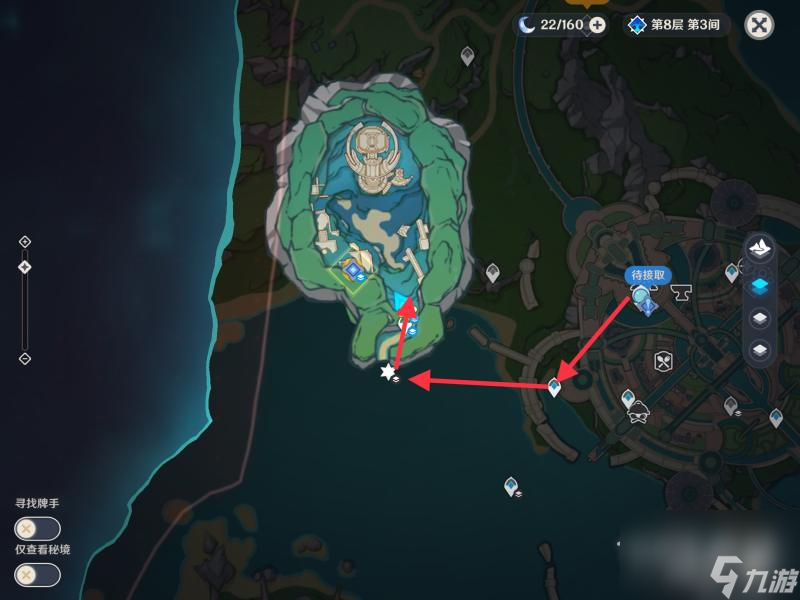This screenshot has width=800, height=600.
Task: Select the restaurant fork-and-knife map icon
Action: click(x=661, y=361)
